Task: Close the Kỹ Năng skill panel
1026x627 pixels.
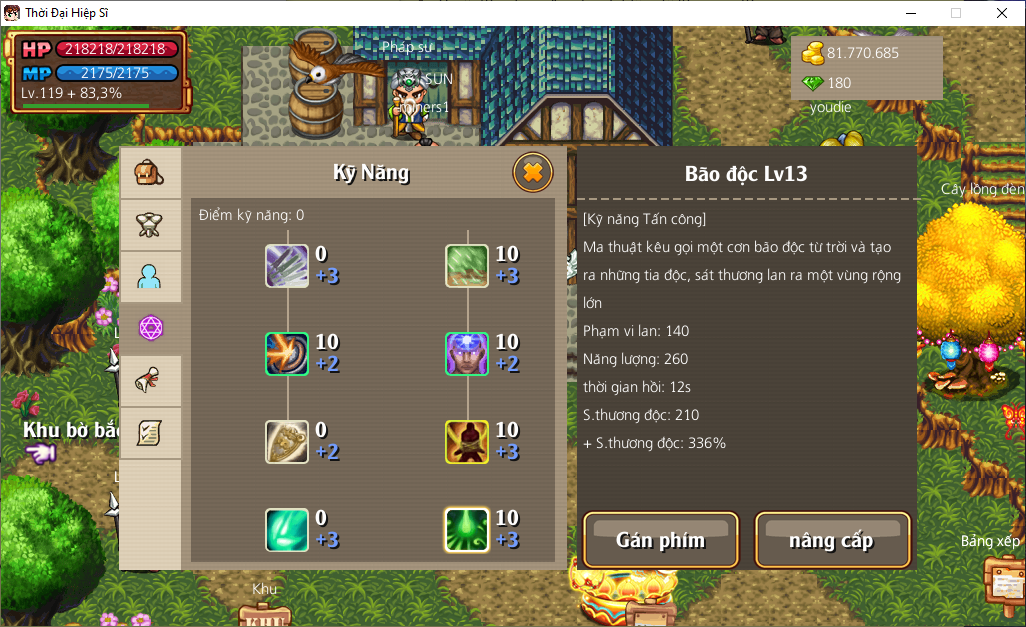Action: pos(533,173)
